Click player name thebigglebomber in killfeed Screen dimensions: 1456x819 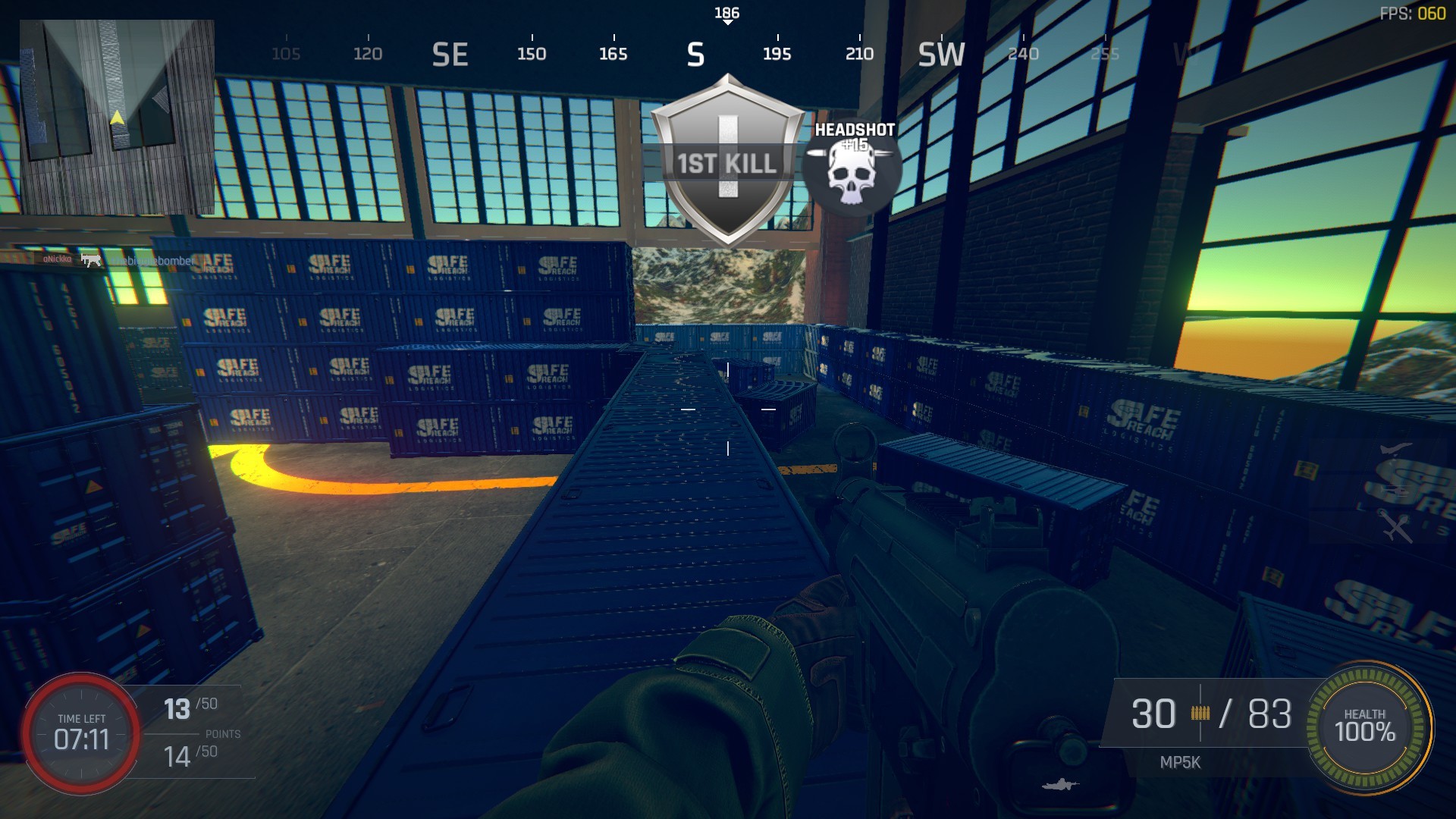tap(152, 259)
